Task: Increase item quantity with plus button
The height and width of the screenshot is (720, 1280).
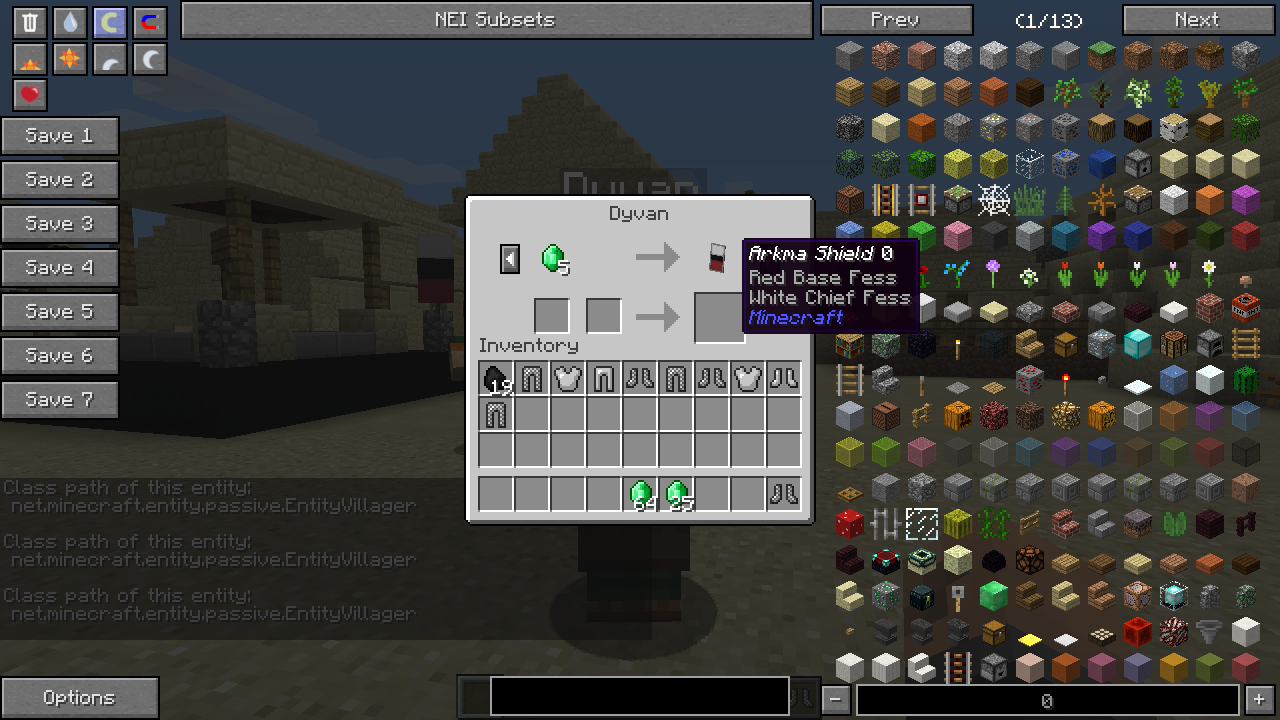Action: pos(1259,700)
